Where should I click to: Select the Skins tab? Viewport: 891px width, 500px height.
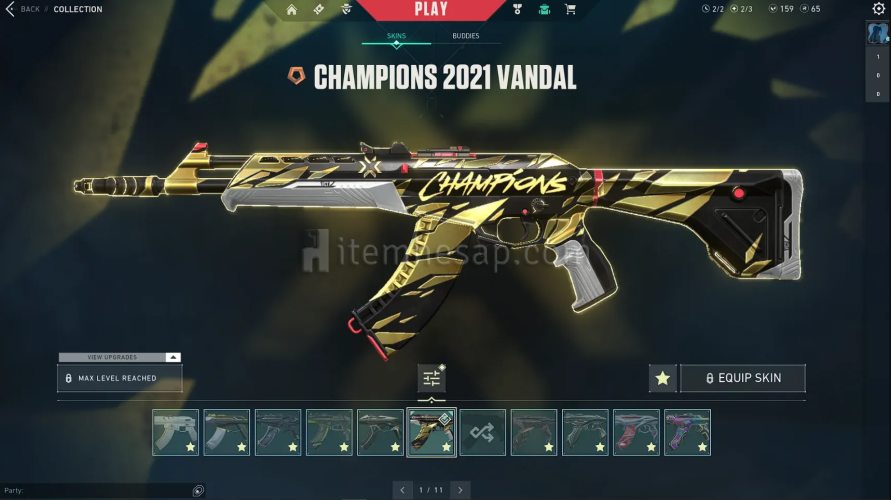click(x=396, y=36)
